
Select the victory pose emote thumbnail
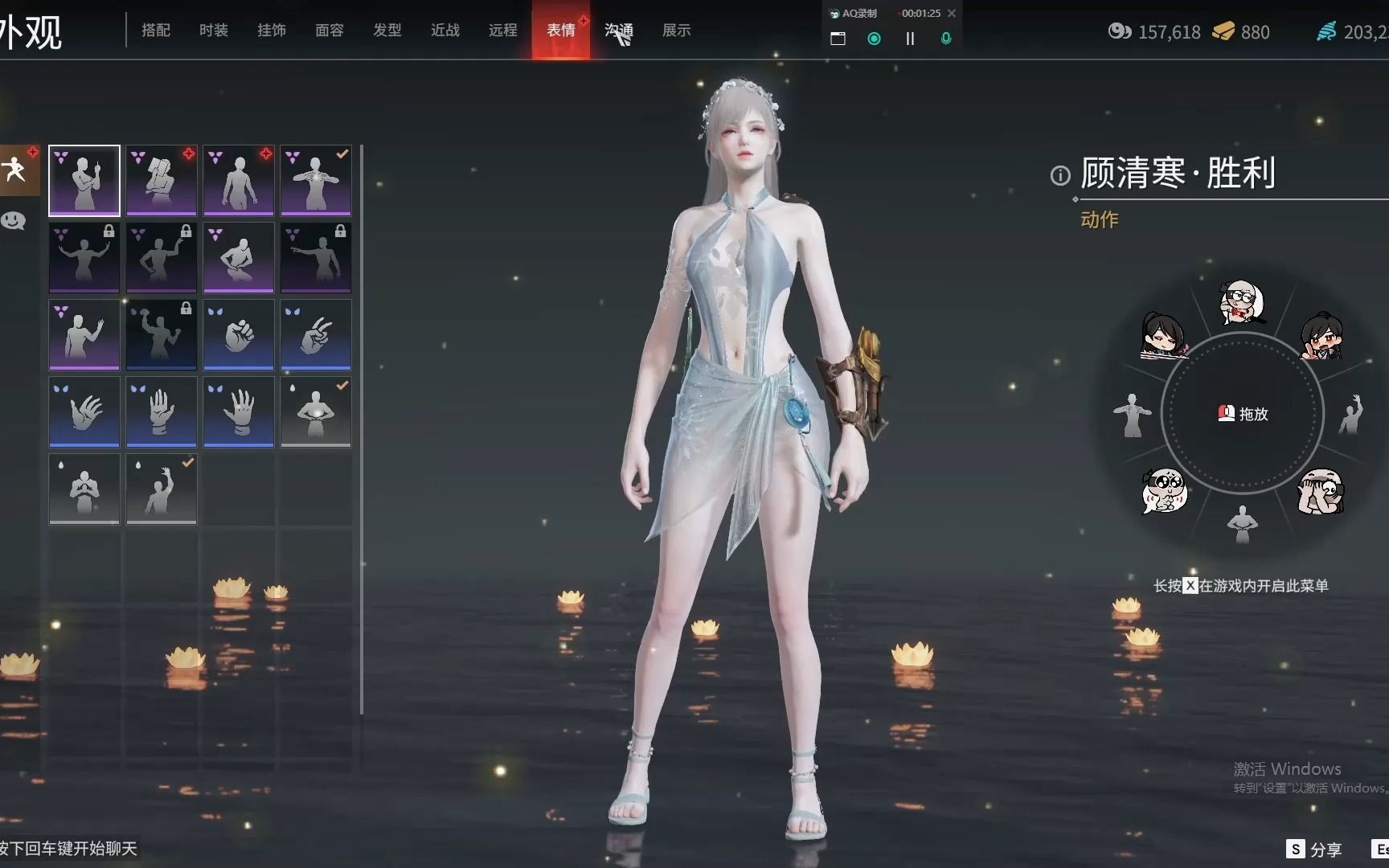click(84, 180)
